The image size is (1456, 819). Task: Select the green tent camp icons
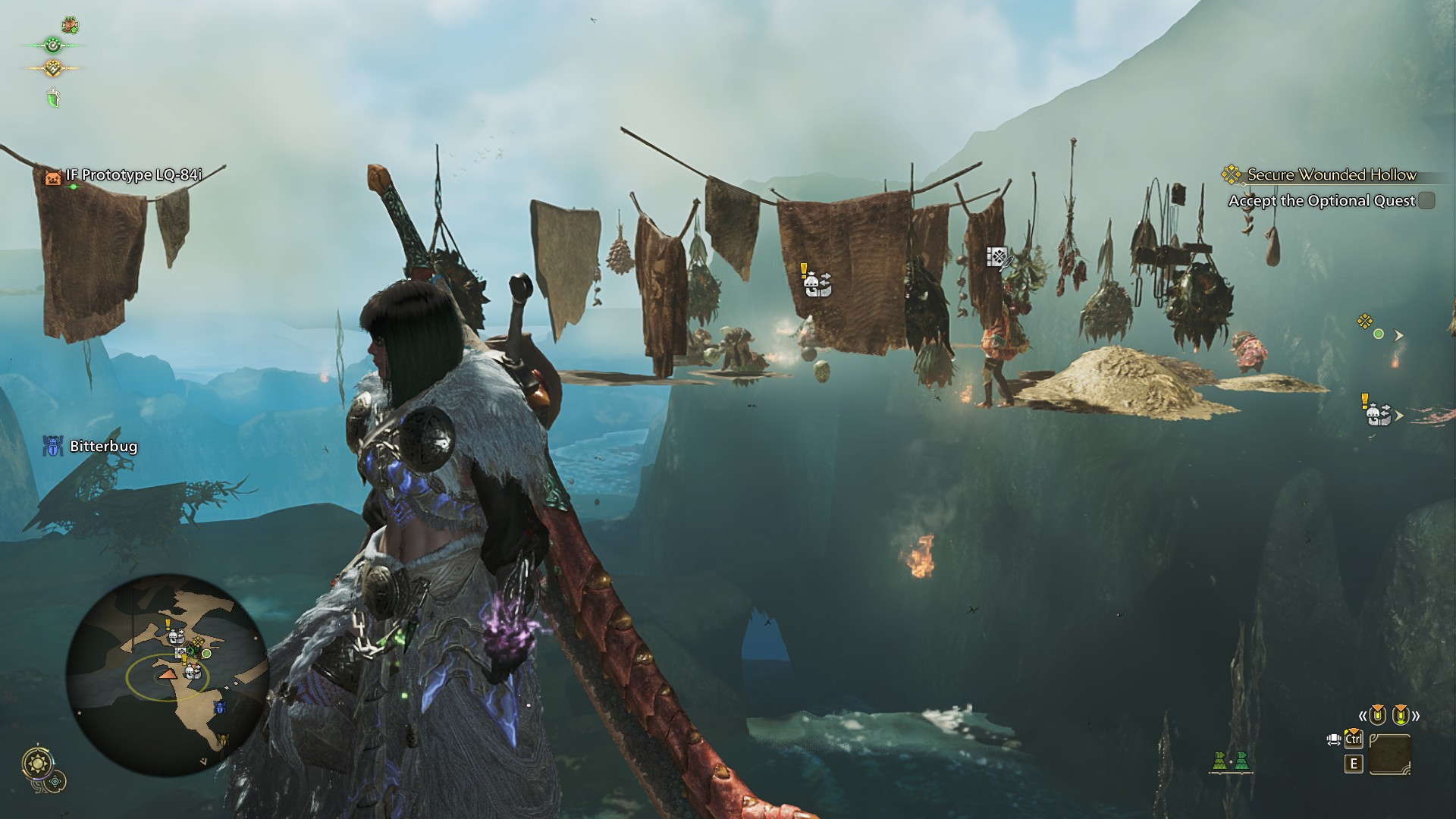pyautogui.click(x=1230, y=761)
